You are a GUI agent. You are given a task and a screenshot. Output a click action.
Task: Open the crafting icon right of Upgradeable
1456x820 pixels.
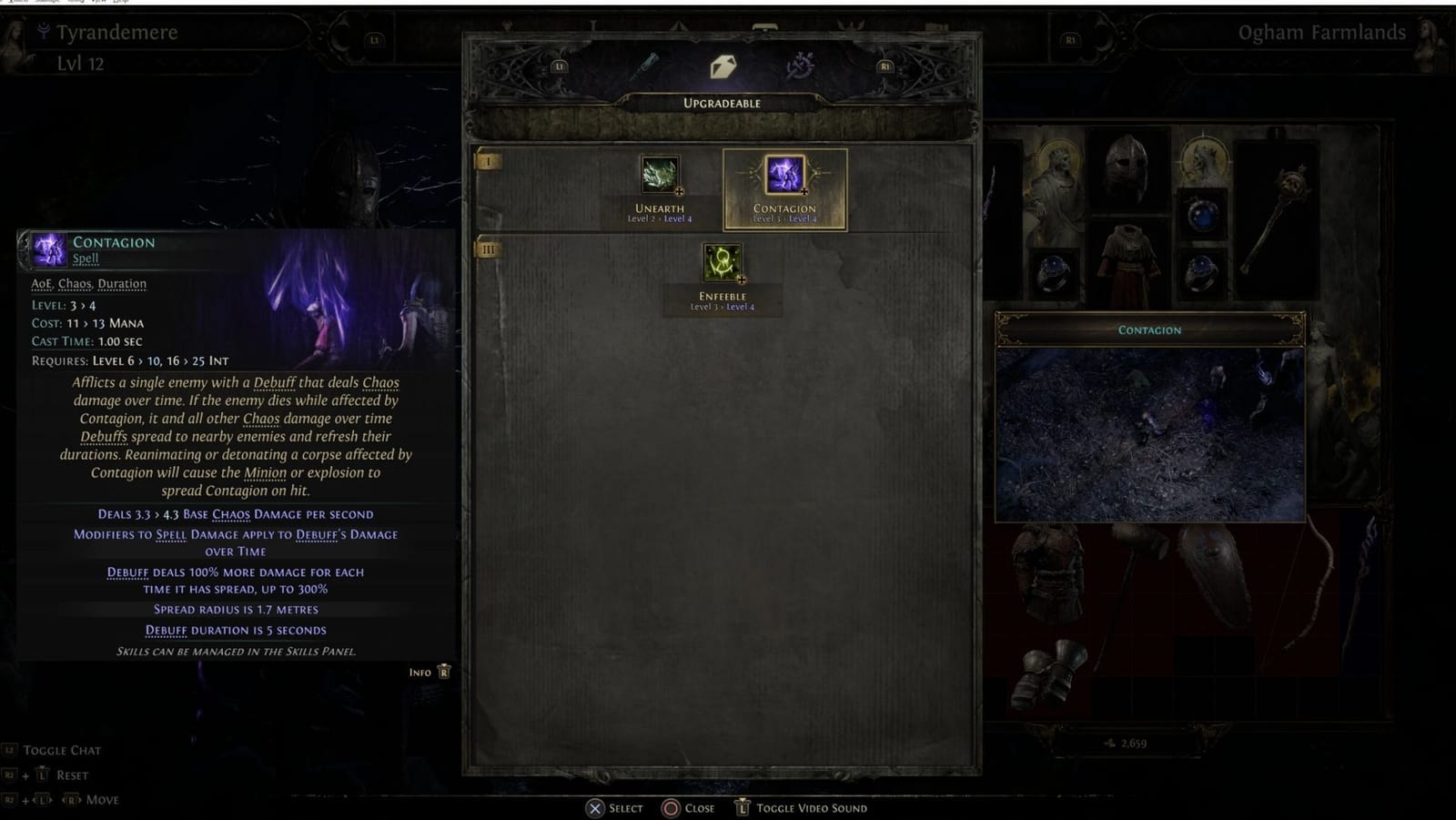pyautogui.click(x=799, y=66)
